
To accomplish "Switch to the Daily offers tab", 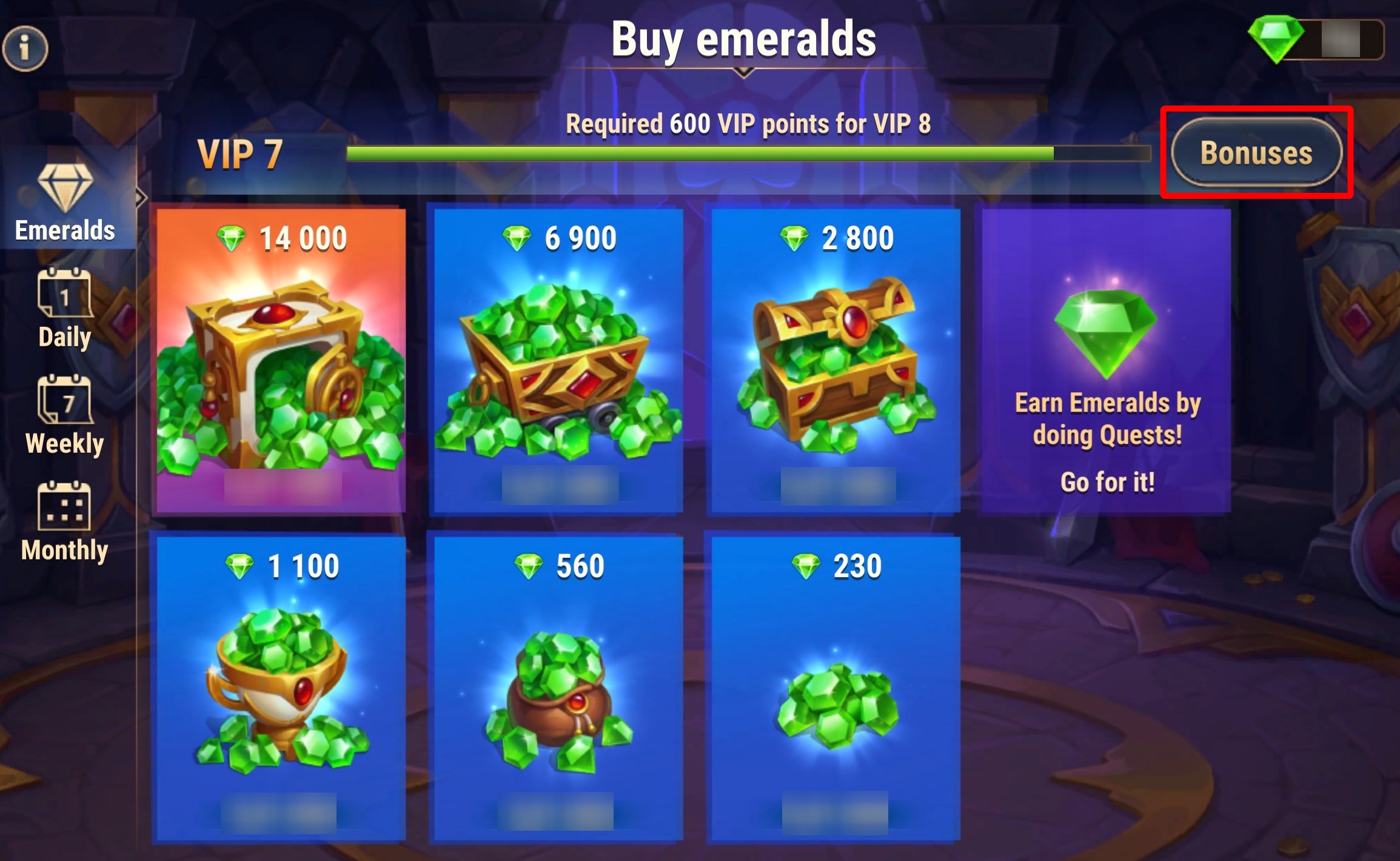I will coord(65,309).
